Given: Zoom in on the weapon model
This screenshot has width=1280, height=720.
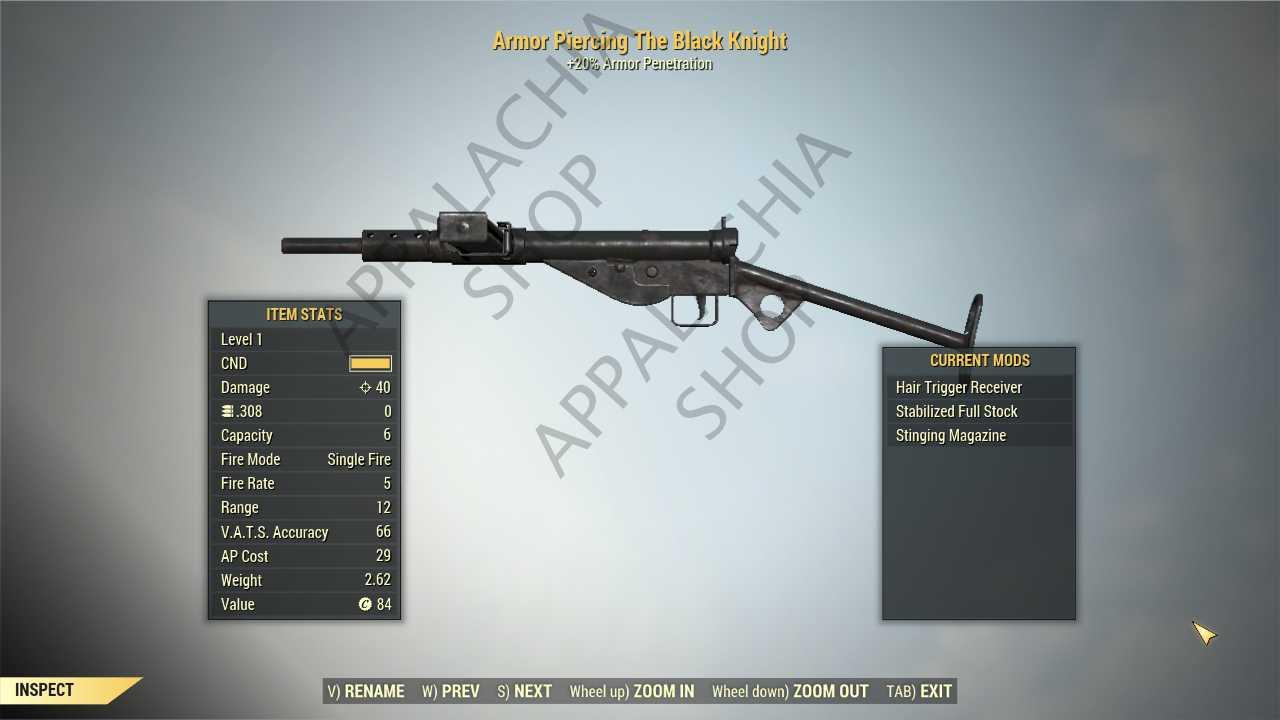Looking at the screenshot, I should point(632,691).
